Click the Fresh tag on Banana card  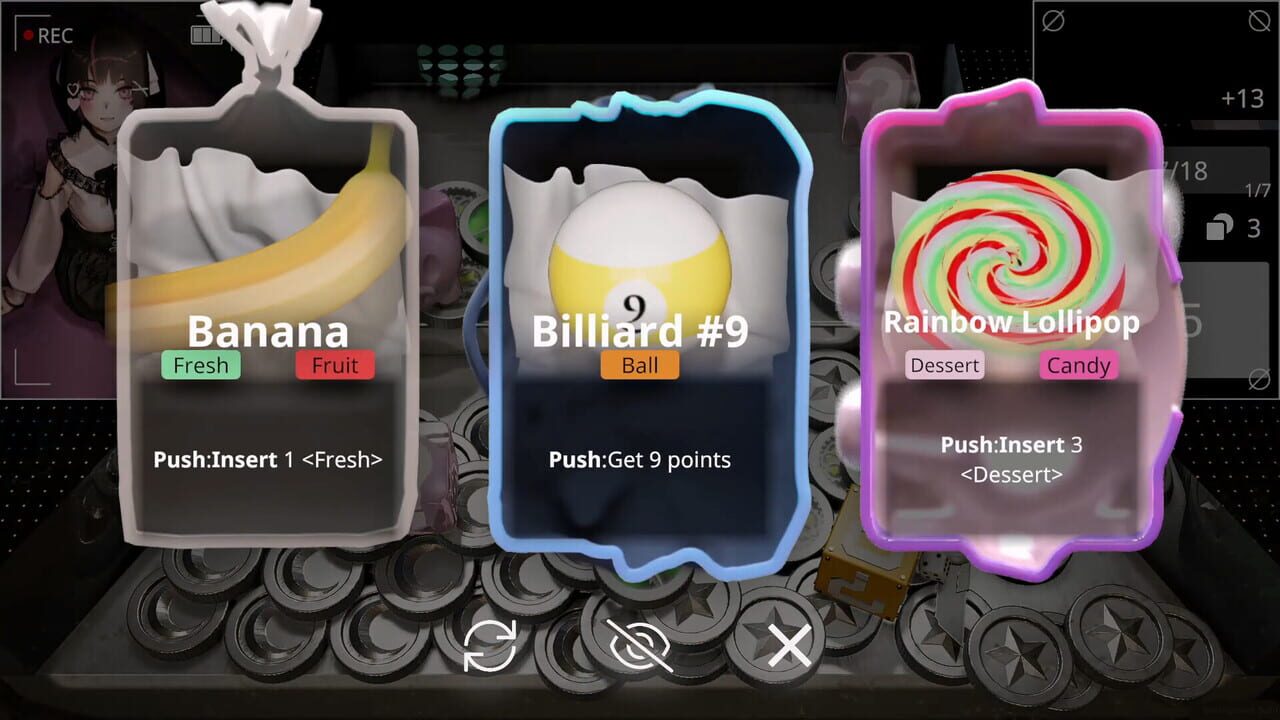pyautogui.click(x=200, y=365)
